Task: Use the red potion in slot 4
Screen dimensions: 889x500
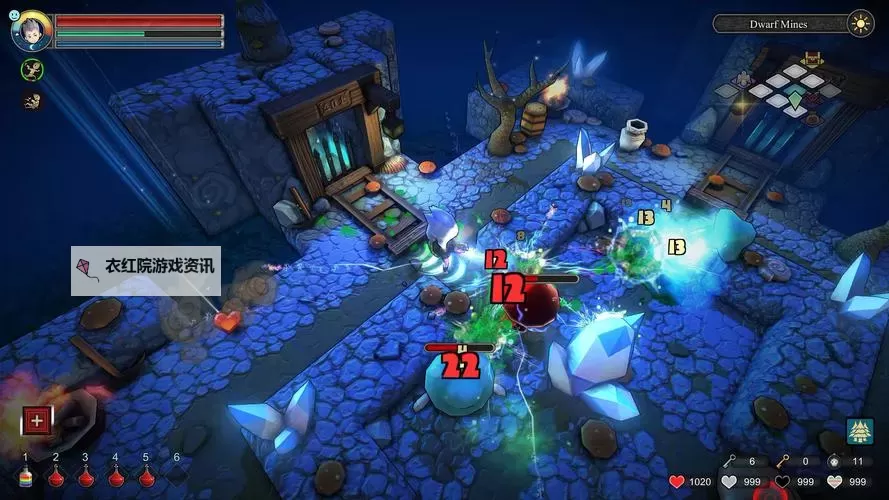Action: (x=116, y=476)
